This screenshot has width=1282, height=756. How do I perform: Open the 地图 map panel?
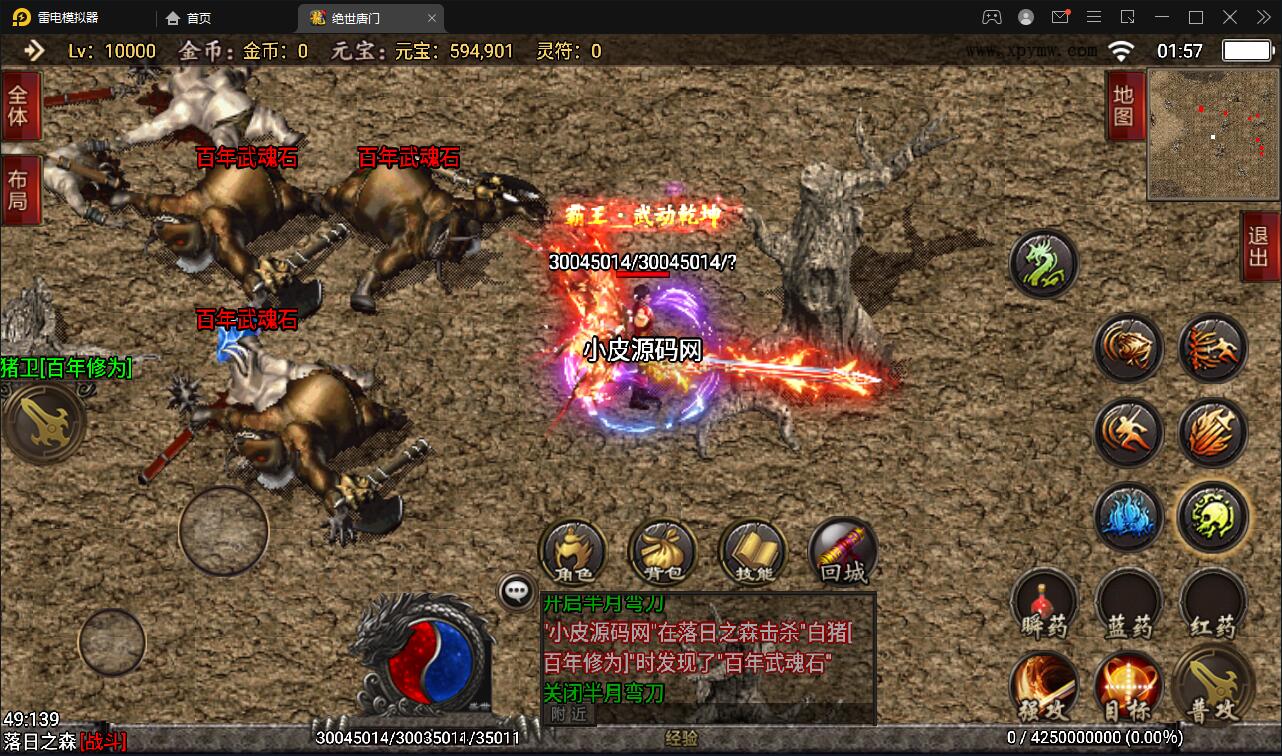click(x=1124, y=108)
